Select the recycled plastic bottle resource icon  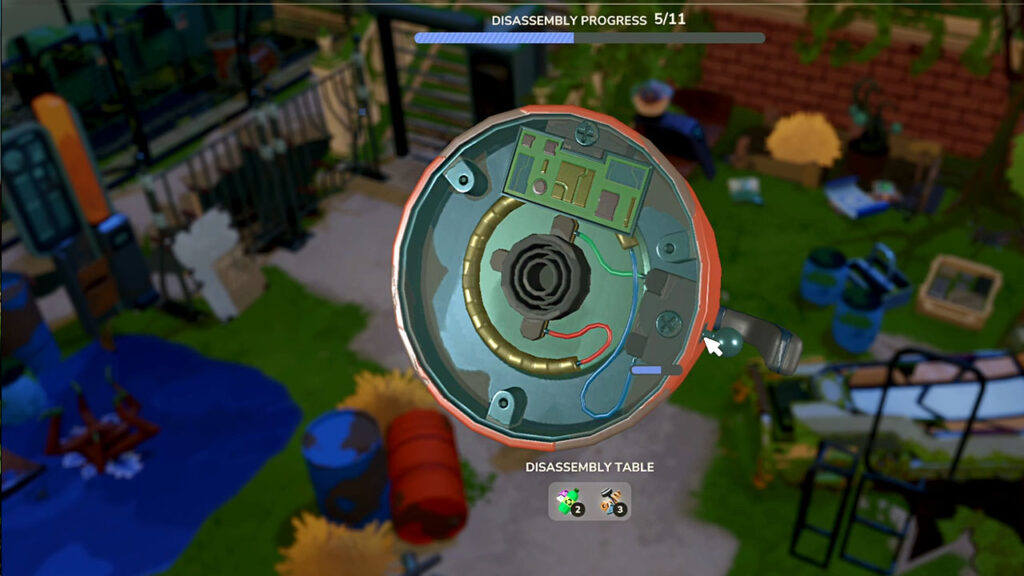pyautogui.click(x=569, y=502)
